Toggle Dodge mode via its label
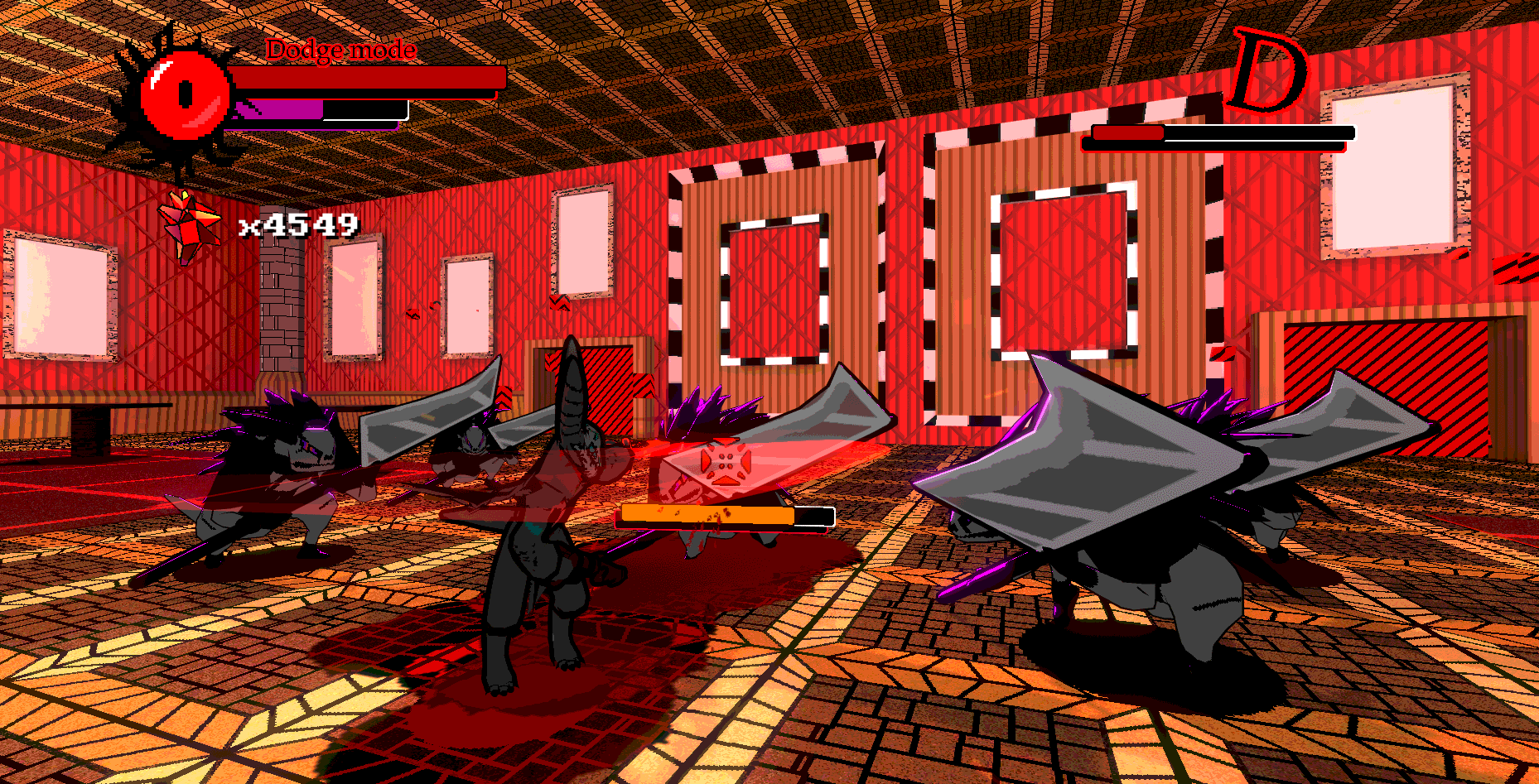Image resolution: width=1539 pixels, height=784 pixels. point(340,50)
